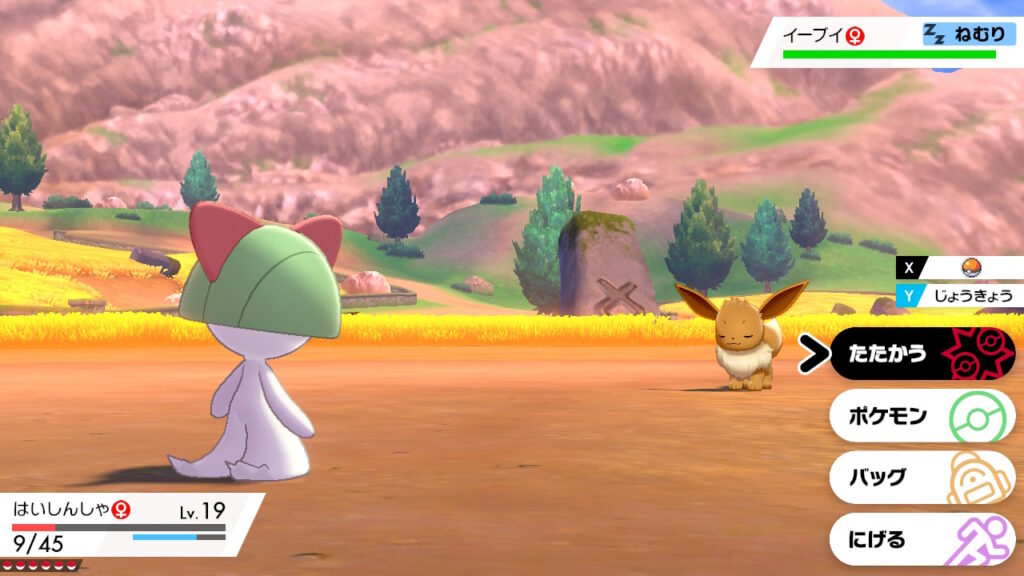Show the じょうきょう battle status
The width and height of the screenshot is (1024, 576).
(x=966, y=295)
